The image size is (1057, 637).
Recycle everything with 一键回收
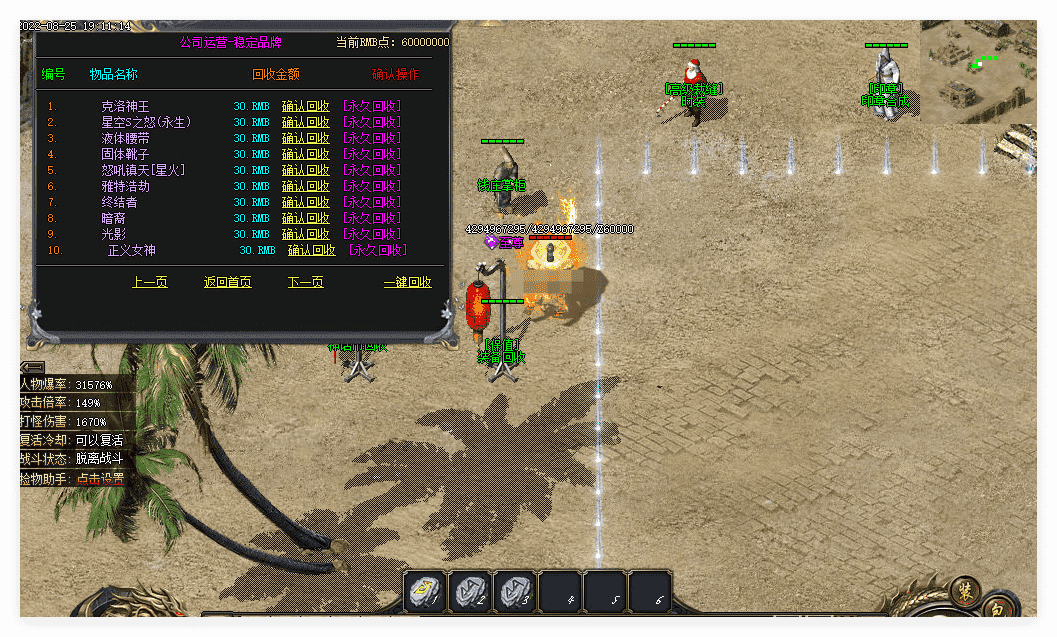[407, 283]
